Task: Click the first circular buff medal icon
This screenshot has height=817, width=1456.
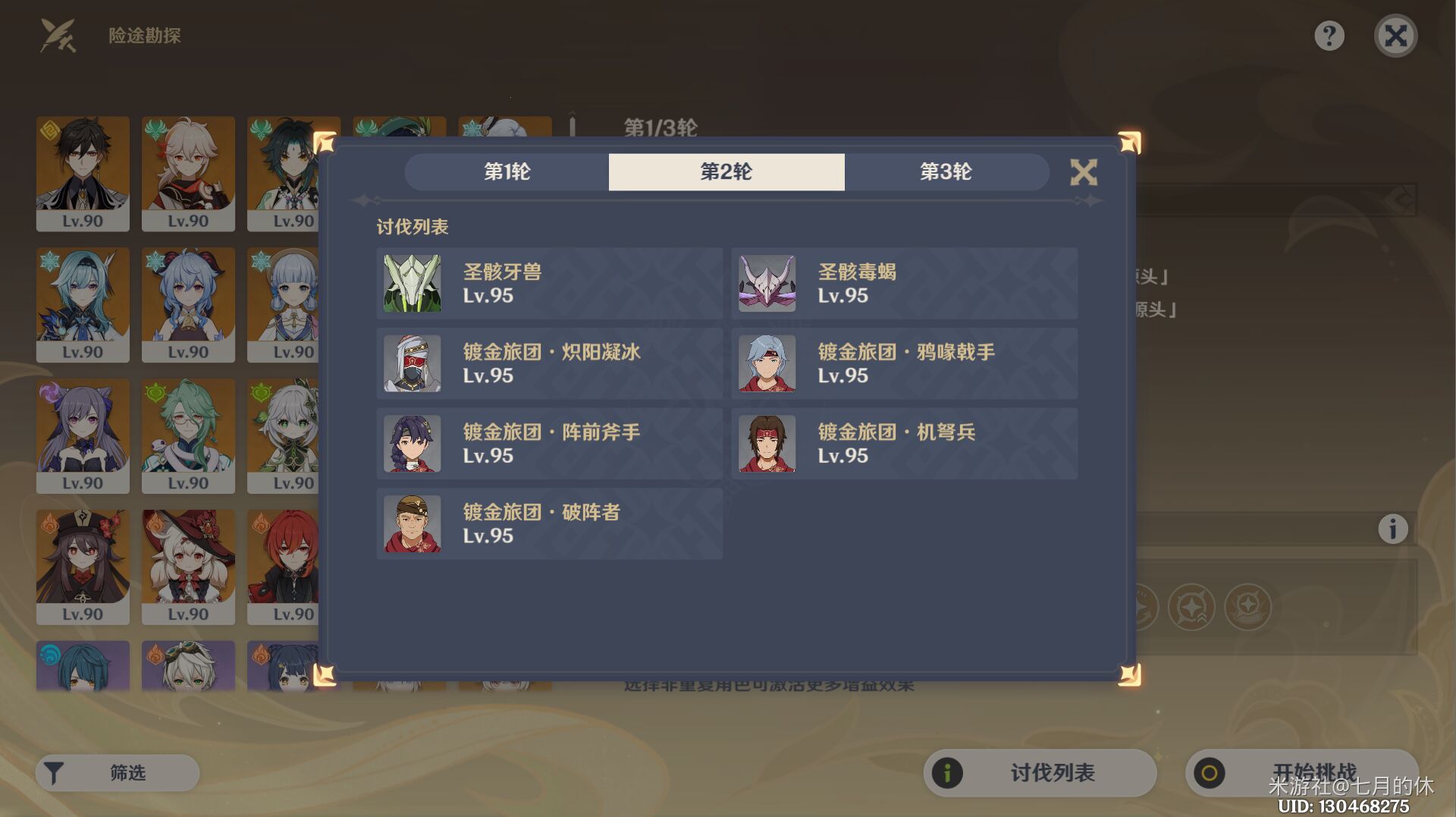Action: click(x=1144, y=607)
